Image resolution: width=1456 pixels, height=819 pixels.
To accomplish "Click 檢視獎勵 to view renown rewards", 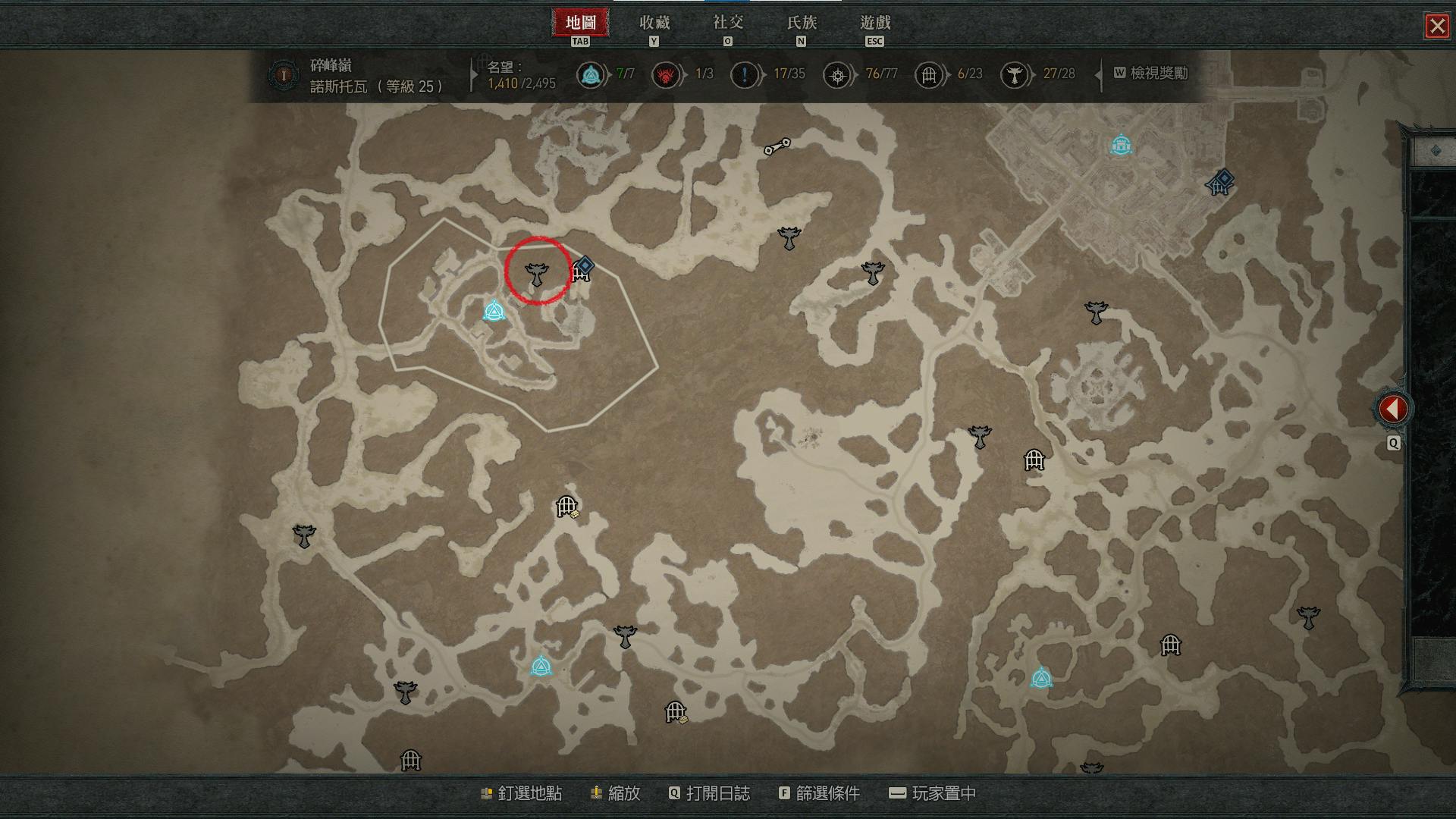I will pyautogui.click(x=1150, y=74).
